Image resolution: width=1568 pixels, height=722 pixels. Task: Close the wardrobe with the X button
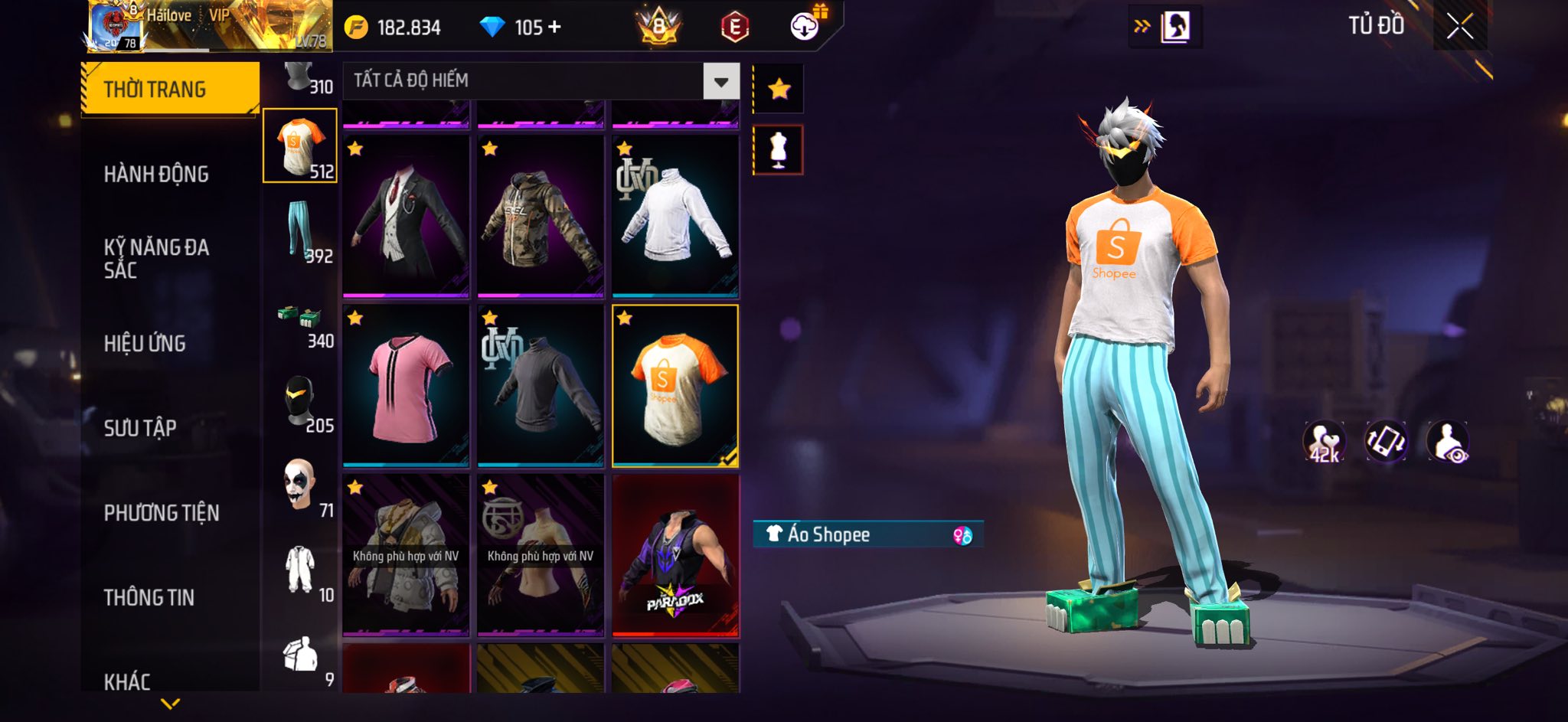pos(1459,28)
